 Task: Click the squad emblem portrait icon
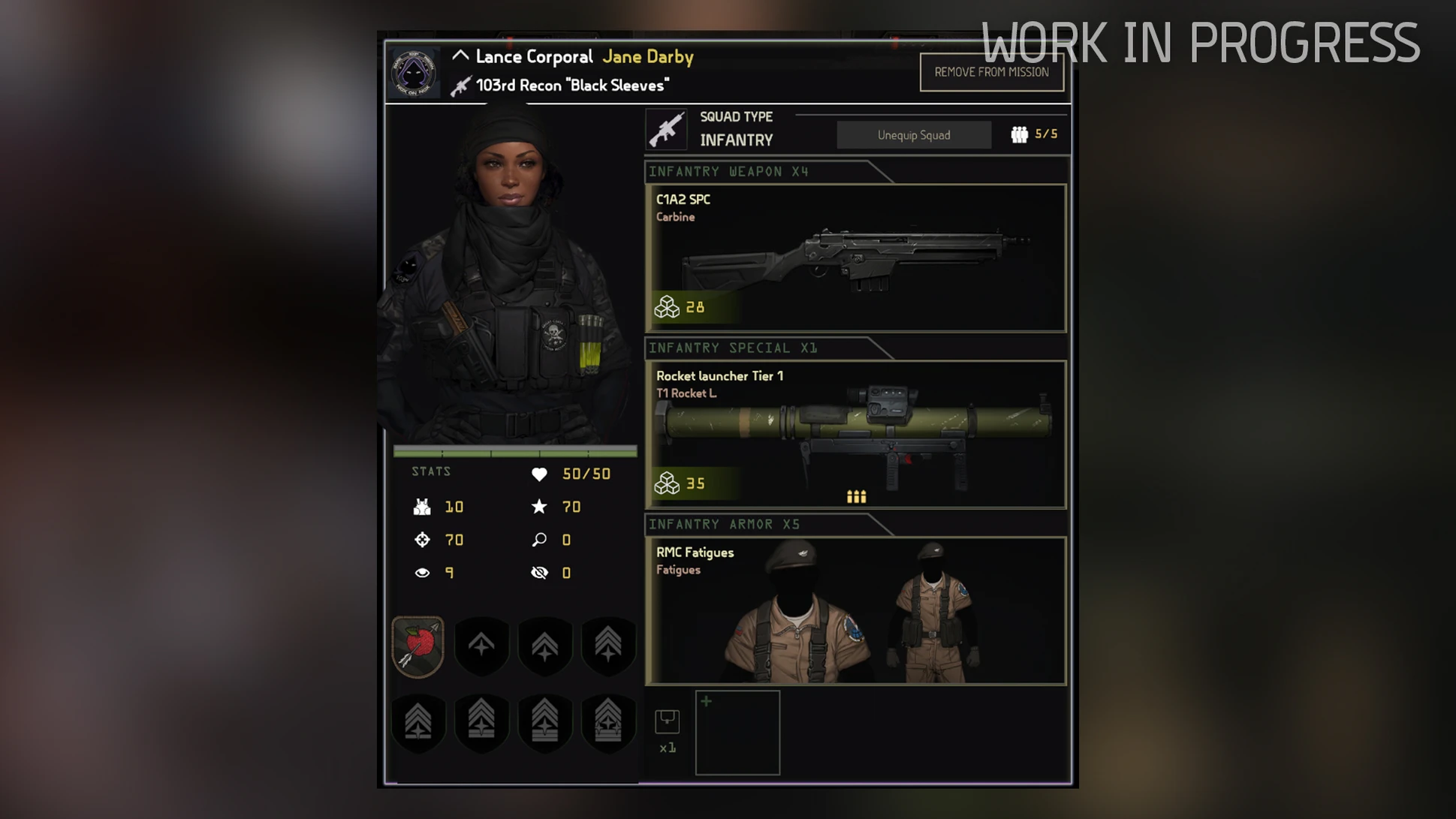click(413, 73)
